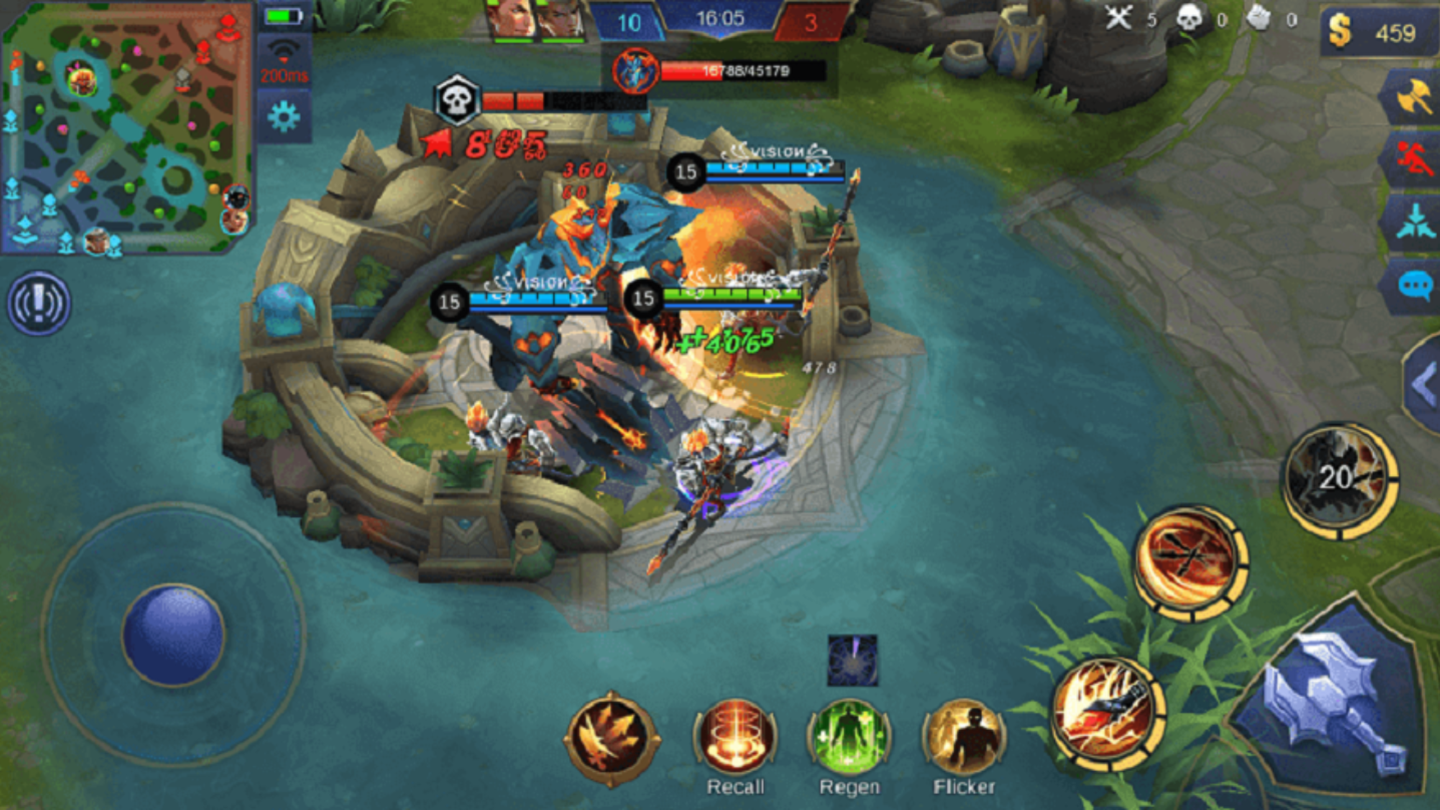
Task: Open the gear settings menu
Action: pos(284,117)
